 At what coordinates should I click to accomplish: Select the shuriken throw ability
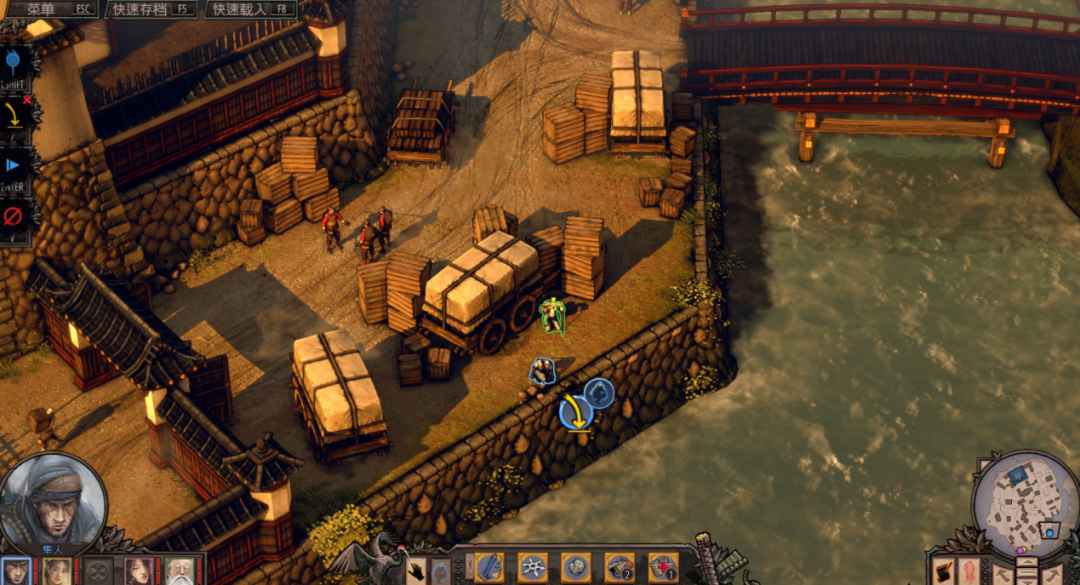pos(532,567)
